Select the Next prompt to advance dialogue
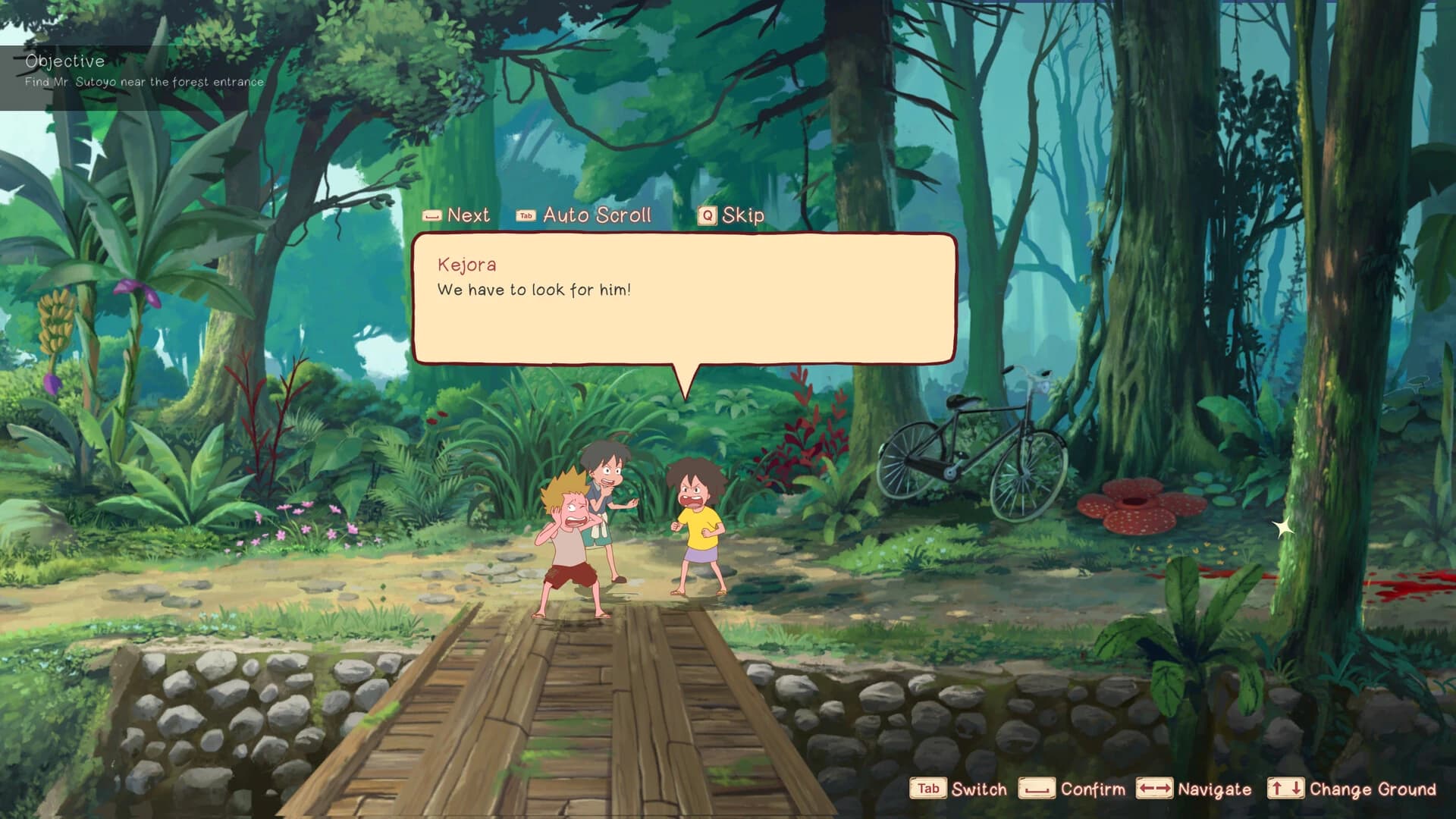The height and width of the screenshot is (819, 1456). [x=467, y=215]
